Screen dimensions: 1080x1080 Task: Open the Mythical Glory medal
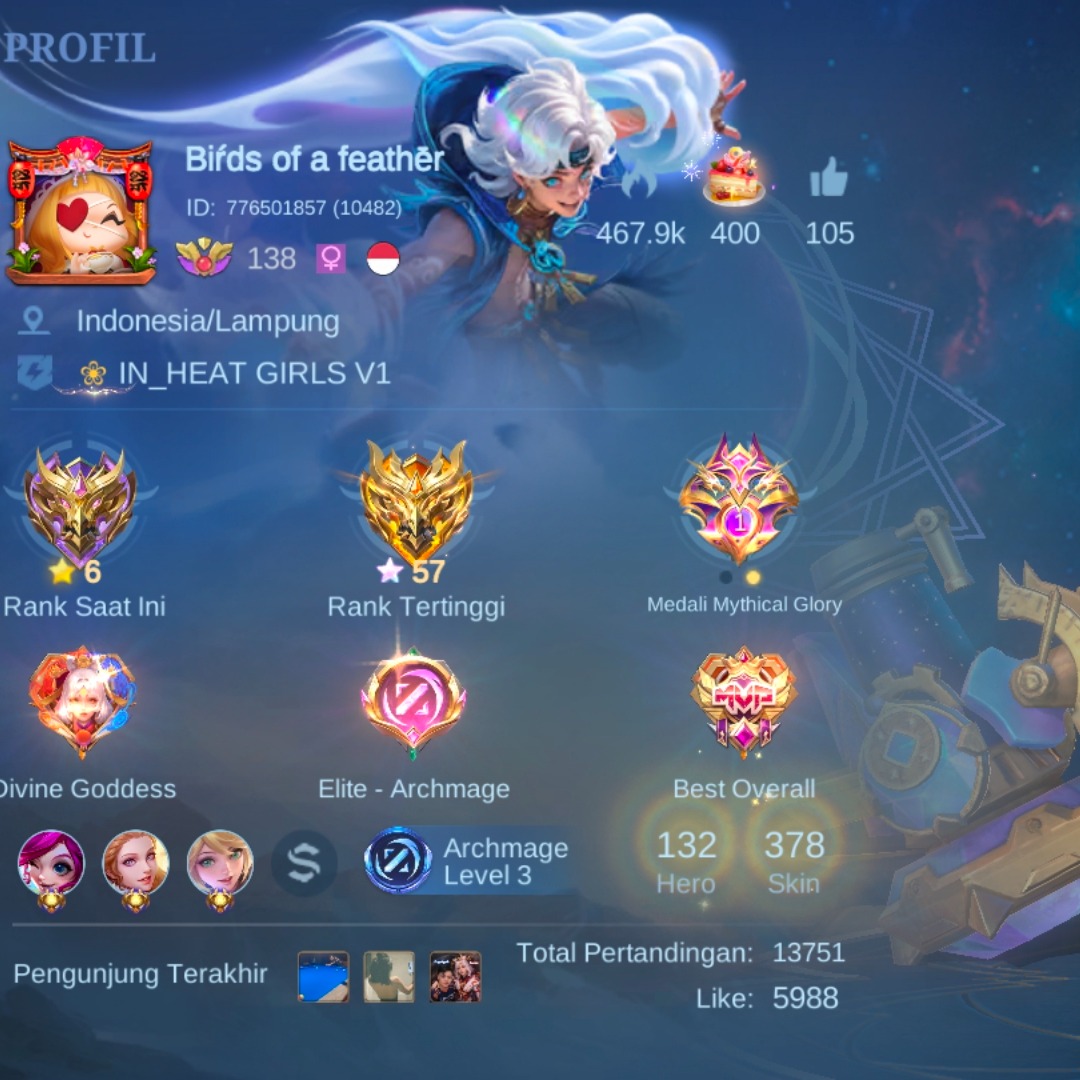coord(739,498)
